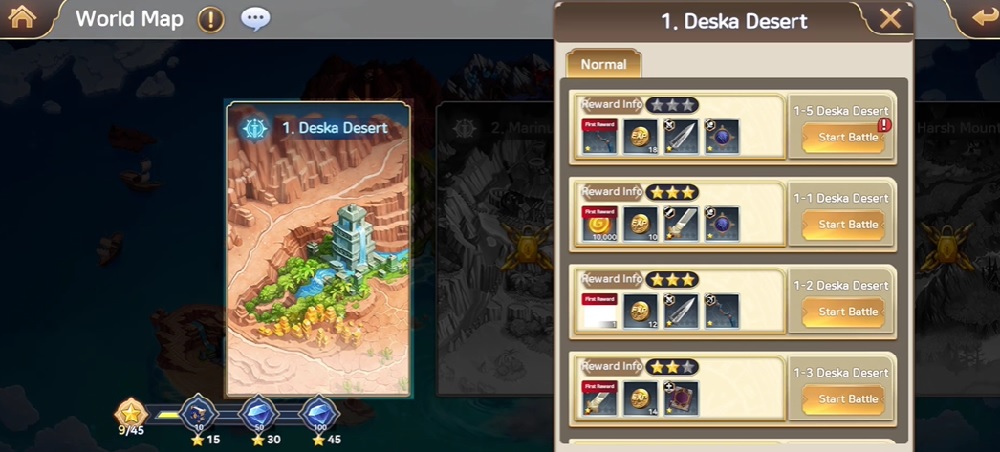This screenshot has height=452, width=1000.
Task: Claim the 30-star gem reward
Action: (x=260, y=412)
